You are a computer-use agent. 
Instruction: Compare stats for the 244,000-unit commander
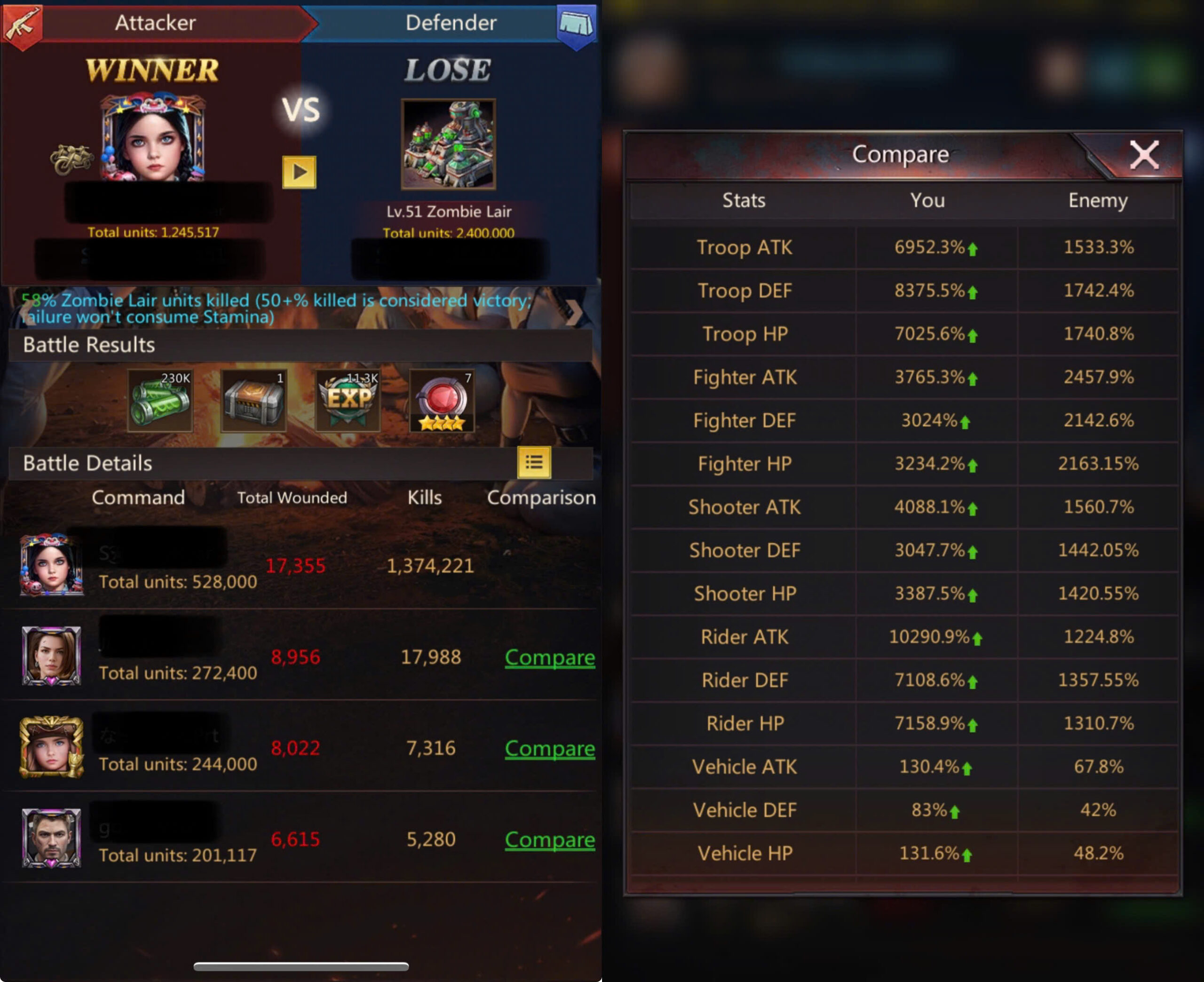[549, 748]
